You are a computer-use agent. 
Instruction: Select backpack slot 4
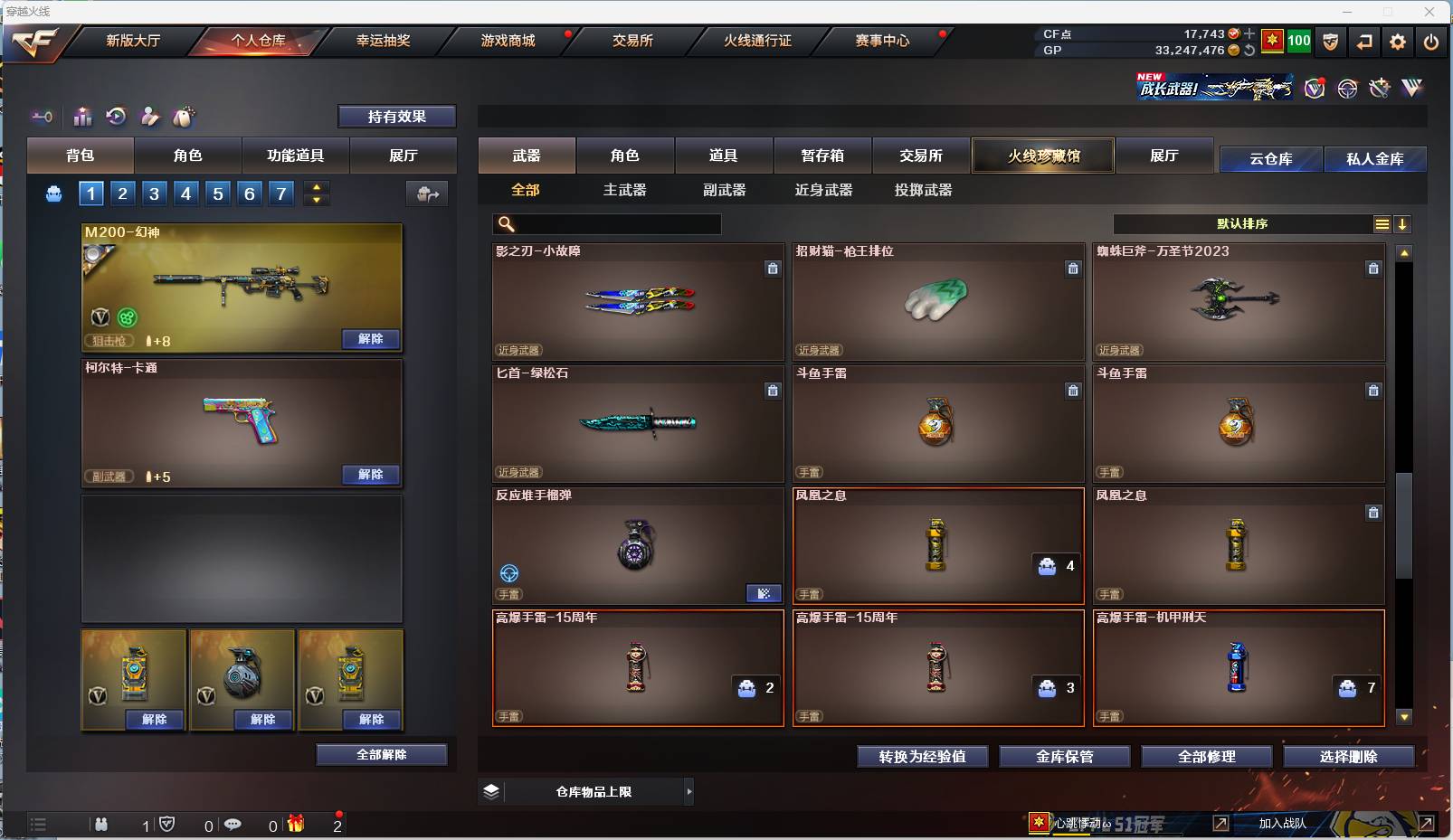pos(186,193)
